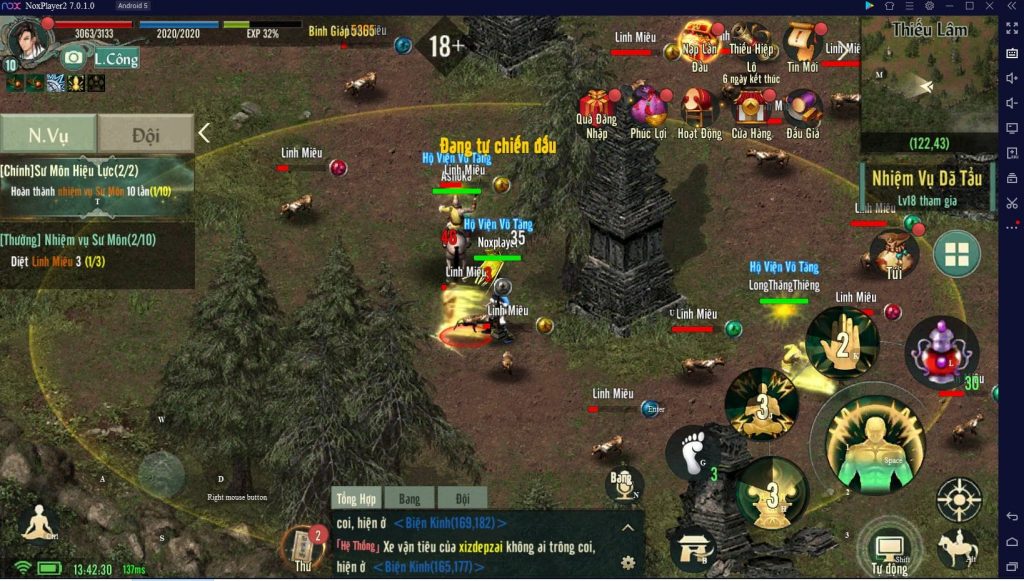The height and width of the screenshot is (581, 1024).
Task: Toggle the L.Công mode button
Action: tap(115, 58)
